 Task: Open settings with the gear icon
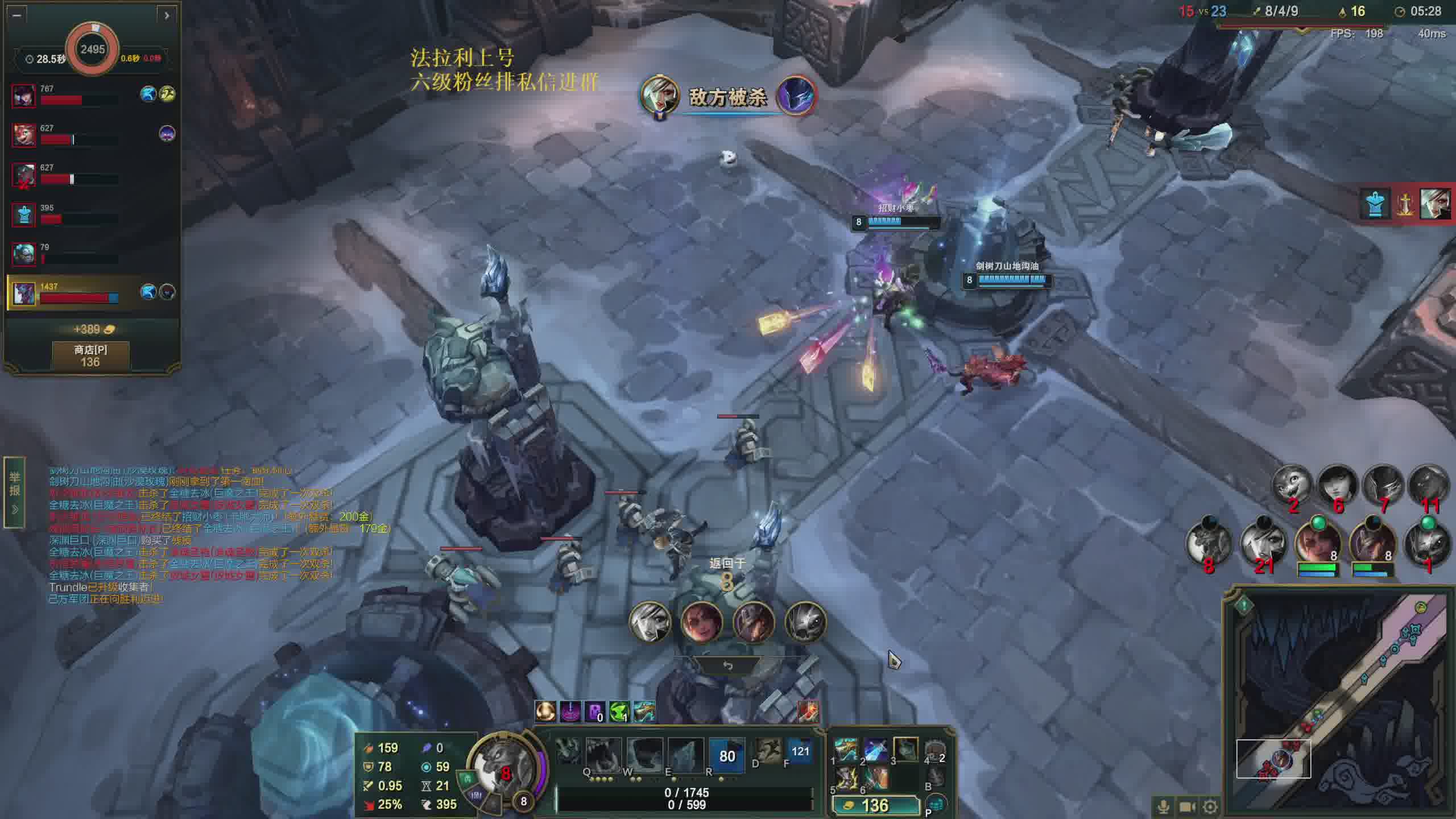[1210, 806]
